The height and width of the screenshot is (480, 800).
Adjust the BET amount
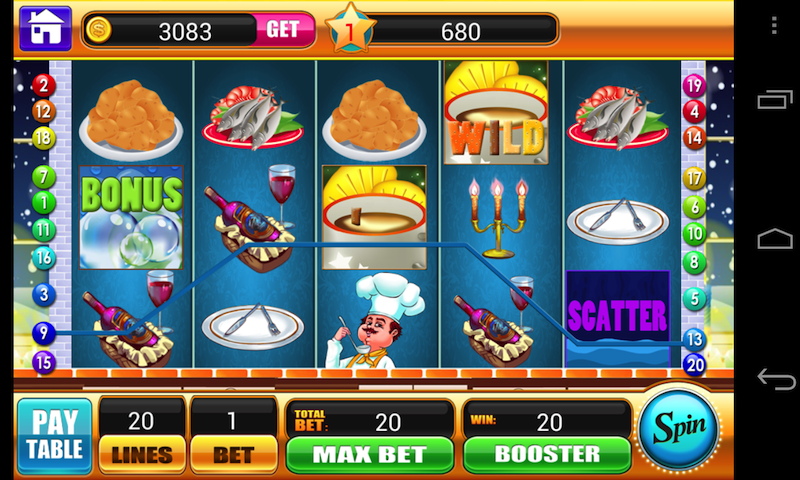232,453
